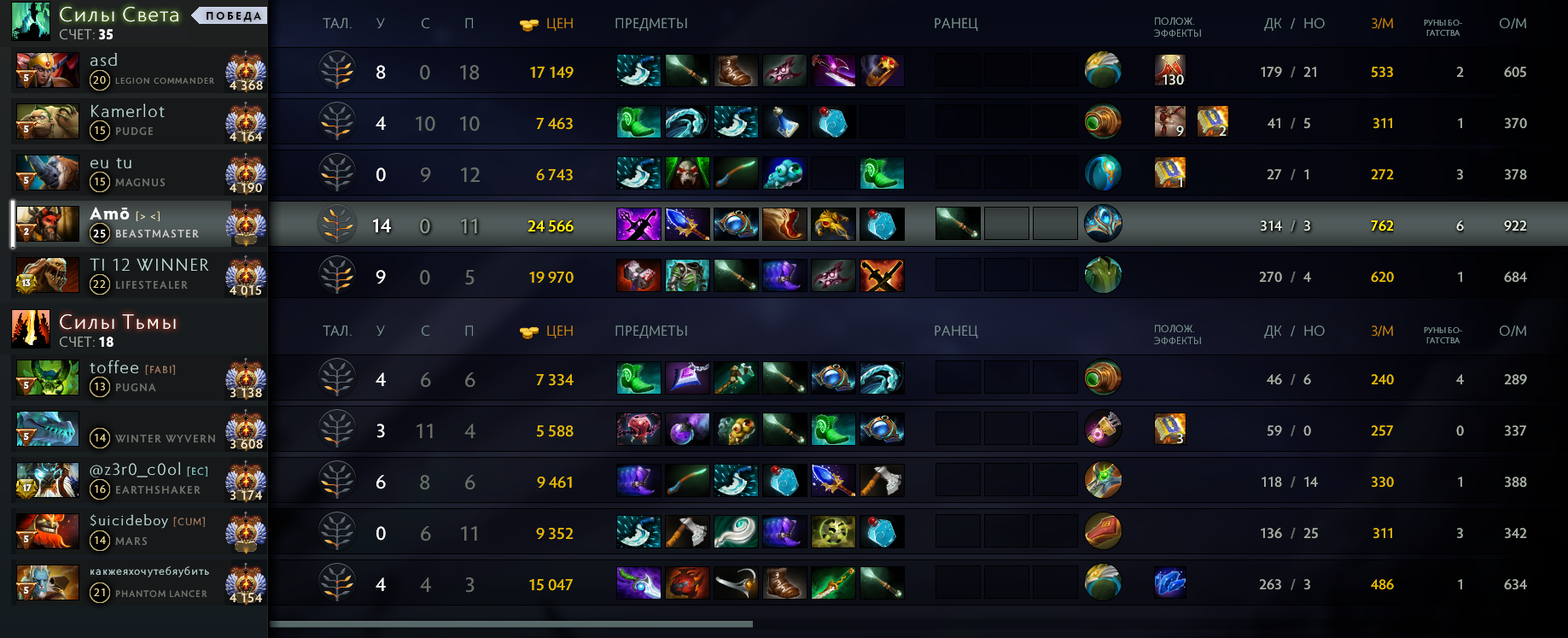Click Winter Wyvern's neutral item icon
Image resolution: width=1568 pixels, height=638 pixels.
pos(1103,429)
